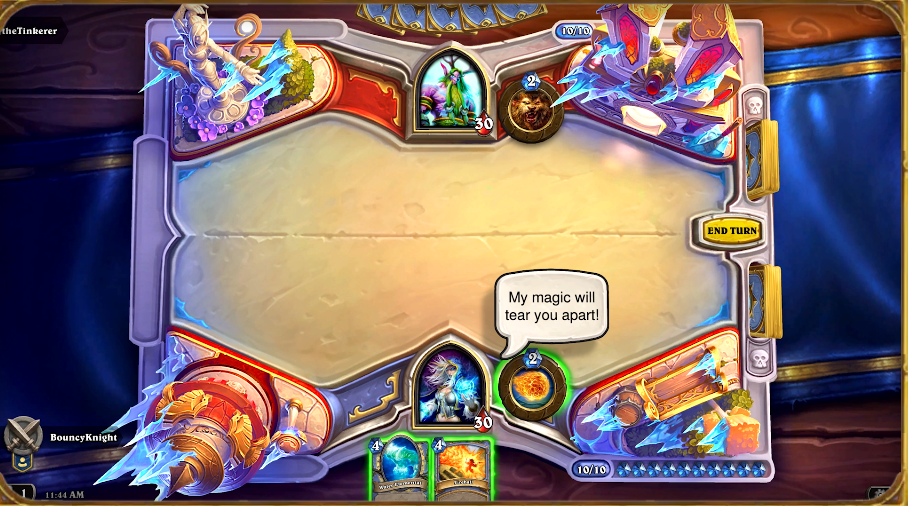This screenshot has width=908, height=506.
Task: Click your own deck card pile
Action: 763,300
